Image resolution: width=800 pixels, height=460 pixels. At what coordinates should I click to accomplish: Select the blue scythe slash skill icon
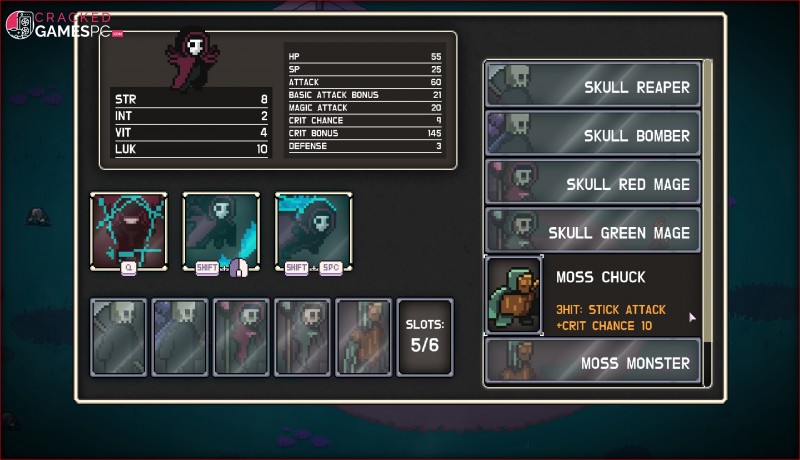point(221,231)
